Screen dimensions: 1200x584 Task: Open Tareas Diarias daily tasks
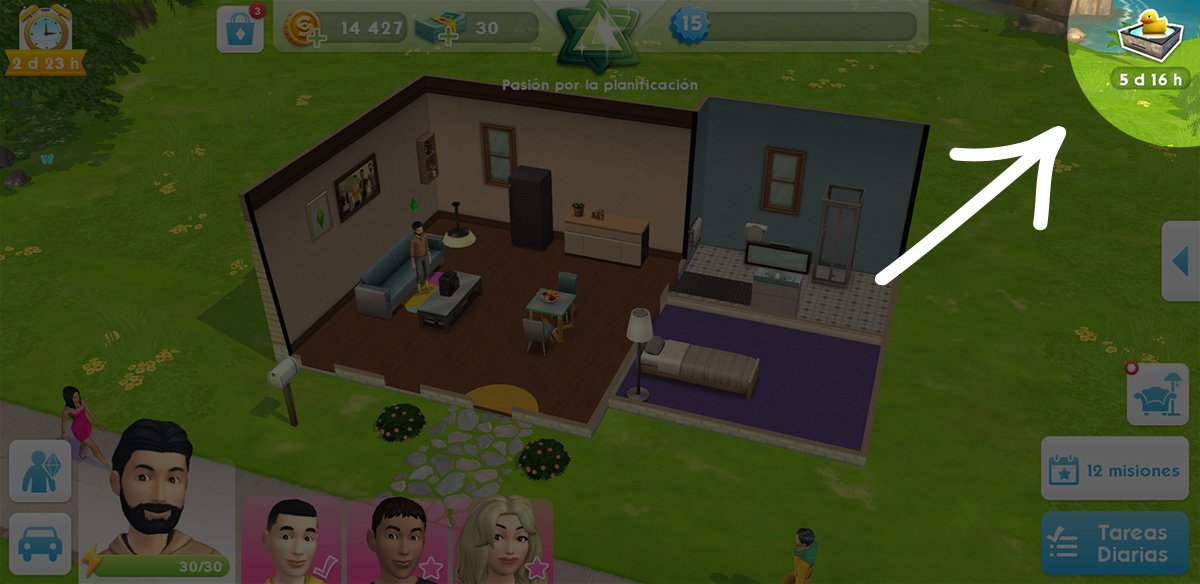[x=1115, y=545]
